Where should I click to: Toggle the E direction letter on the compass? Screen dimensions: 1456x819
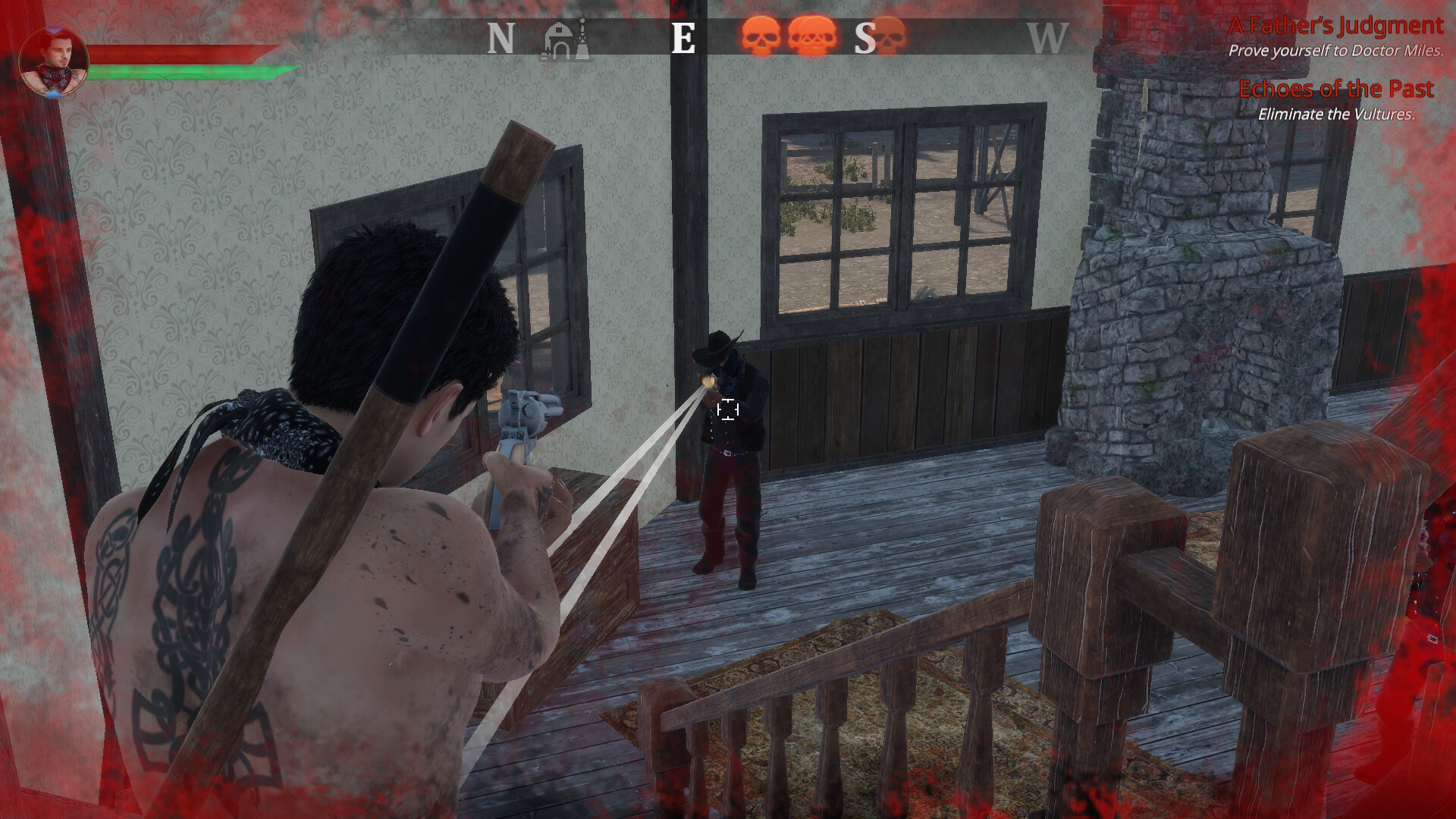(x=685, y=38)
